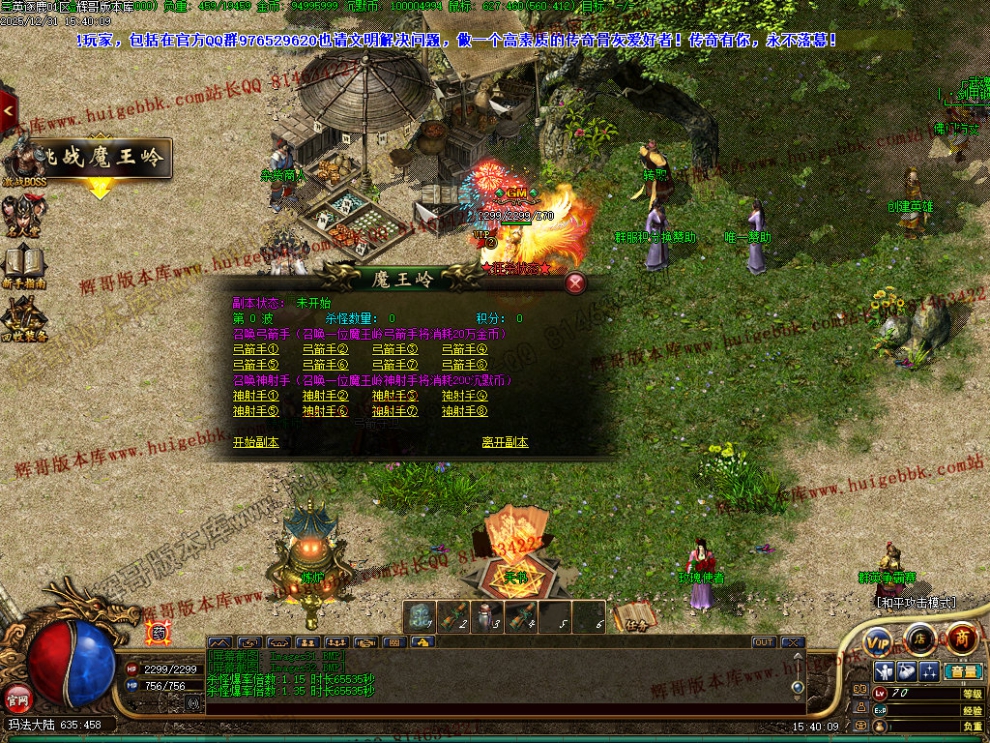990x743 pixels.
Task: Select 弓箭手⑥ summon option
Action: point(325,365)
